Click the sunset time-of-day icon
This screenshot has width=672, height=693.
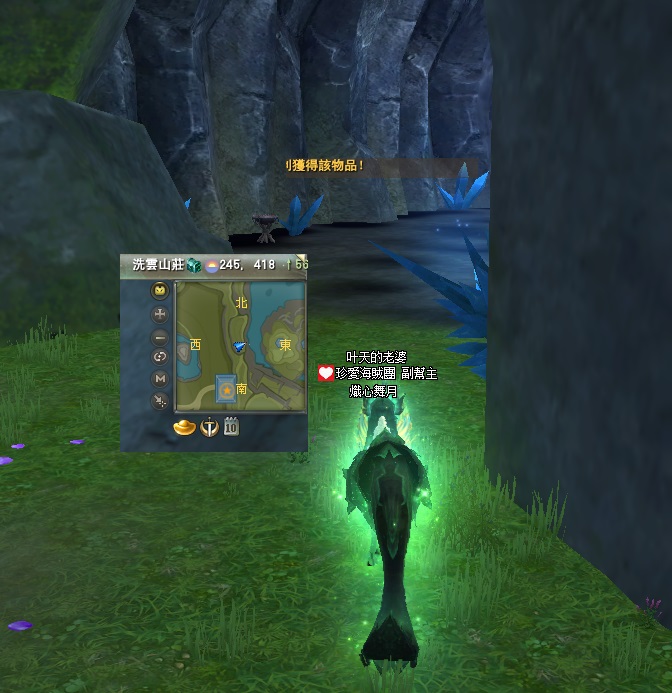tap(212, 265)
